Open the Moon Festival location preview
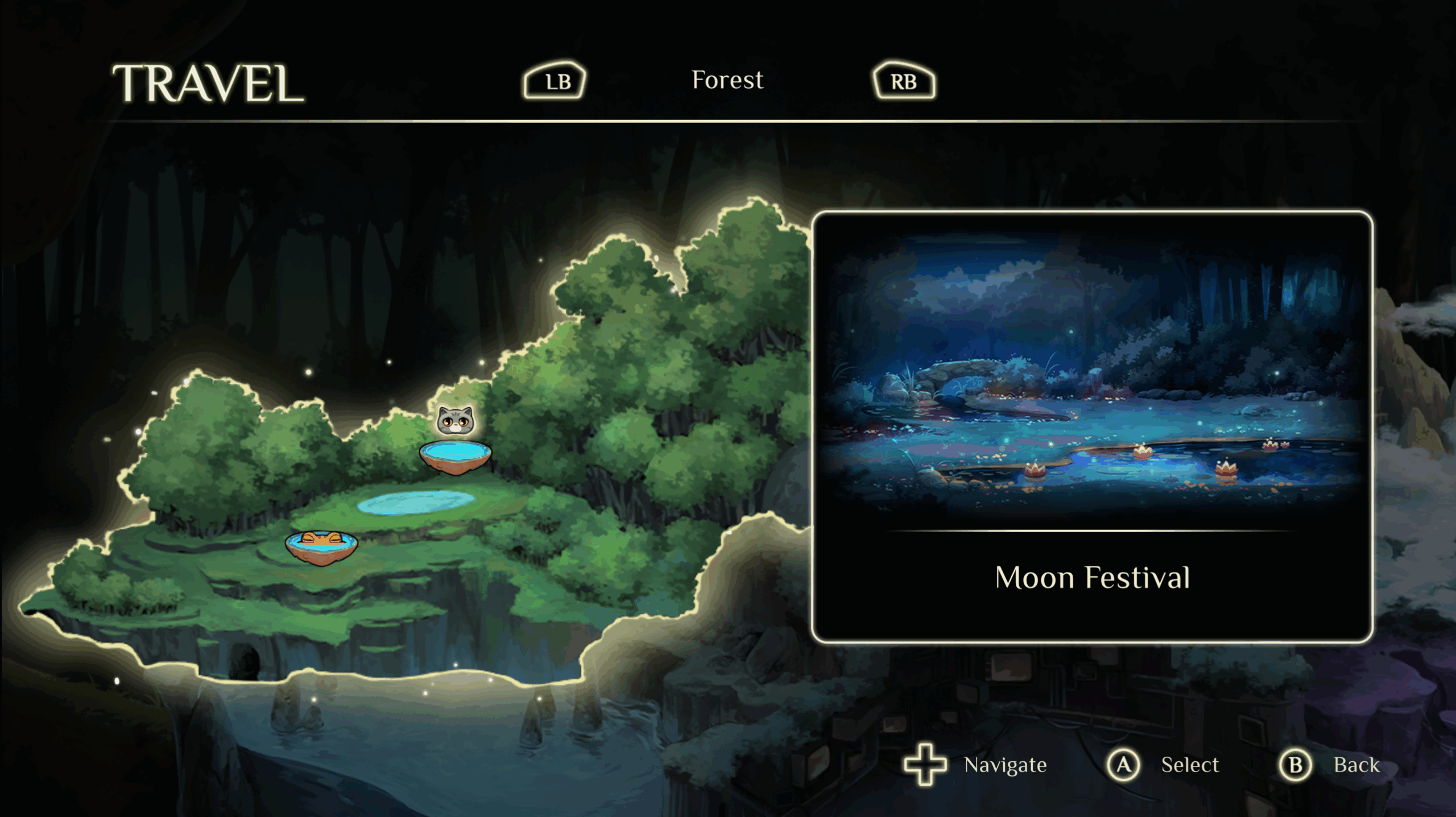The height and width of the screenshot is (817, 1456). click(1092, 427)
